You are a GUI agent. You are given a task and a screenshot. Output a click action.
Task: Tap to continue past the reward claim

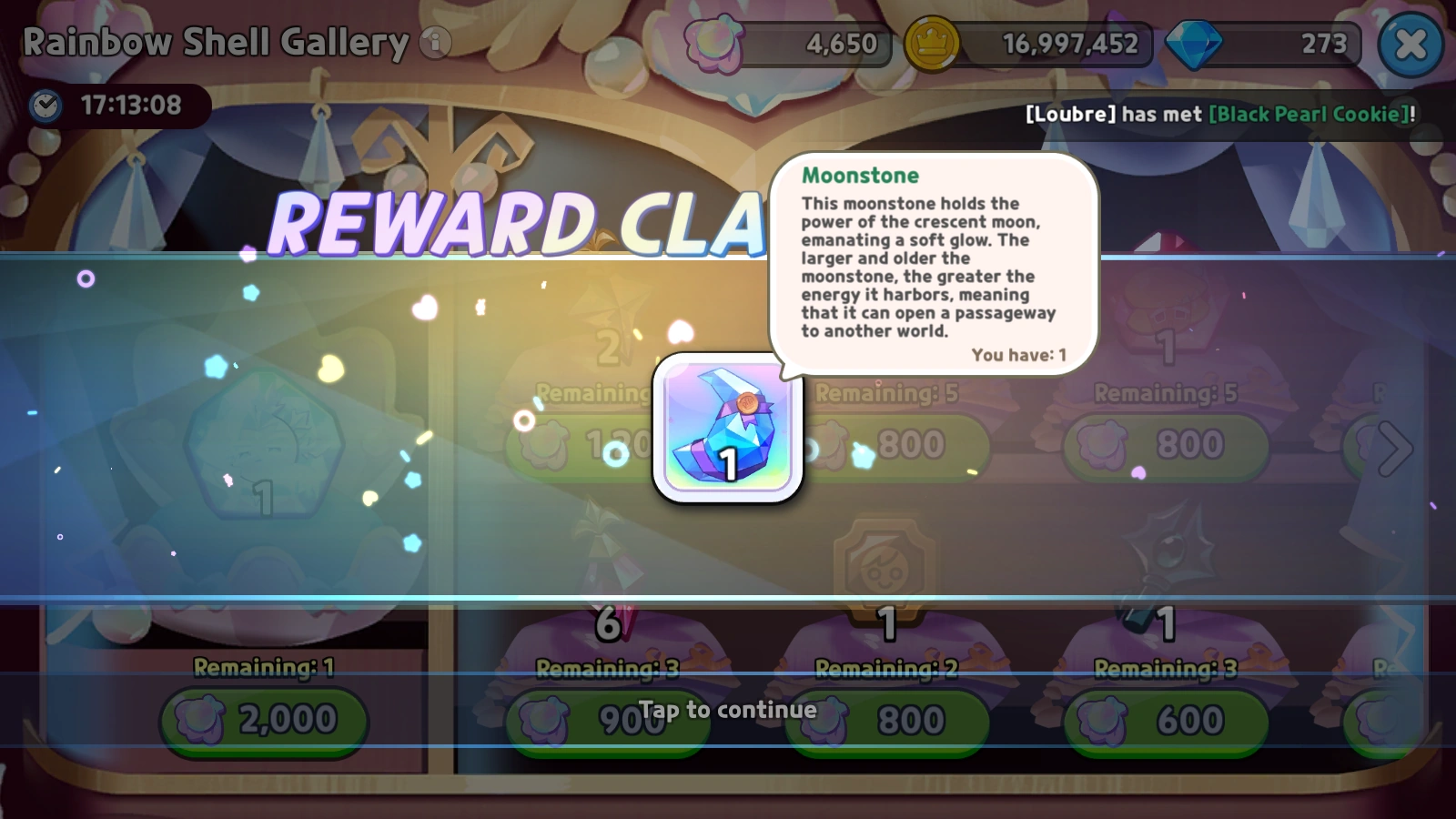(728, 711)
